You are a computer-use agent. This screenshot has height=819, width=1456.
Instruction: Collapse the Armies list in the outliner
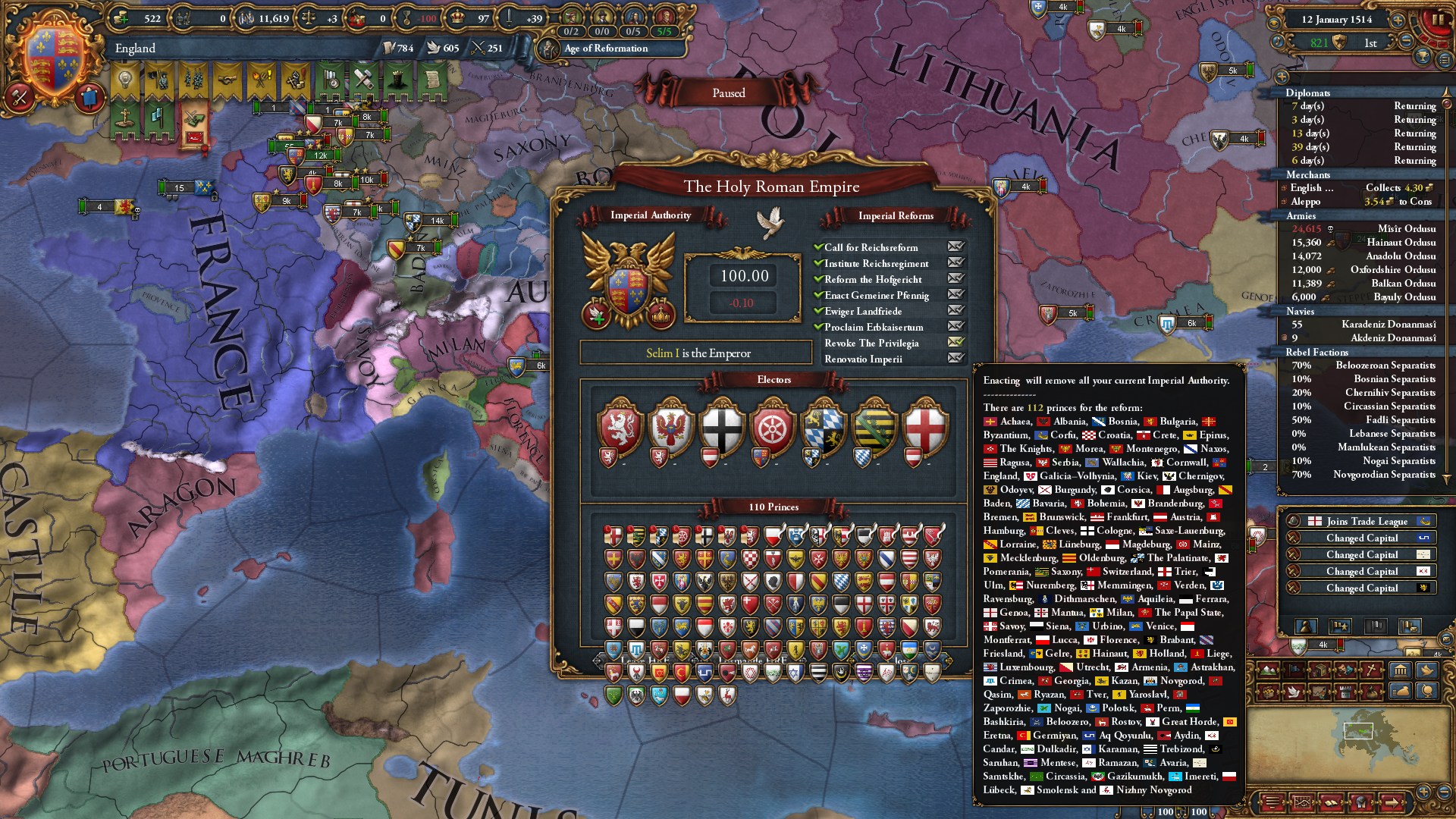point(1301,216)
